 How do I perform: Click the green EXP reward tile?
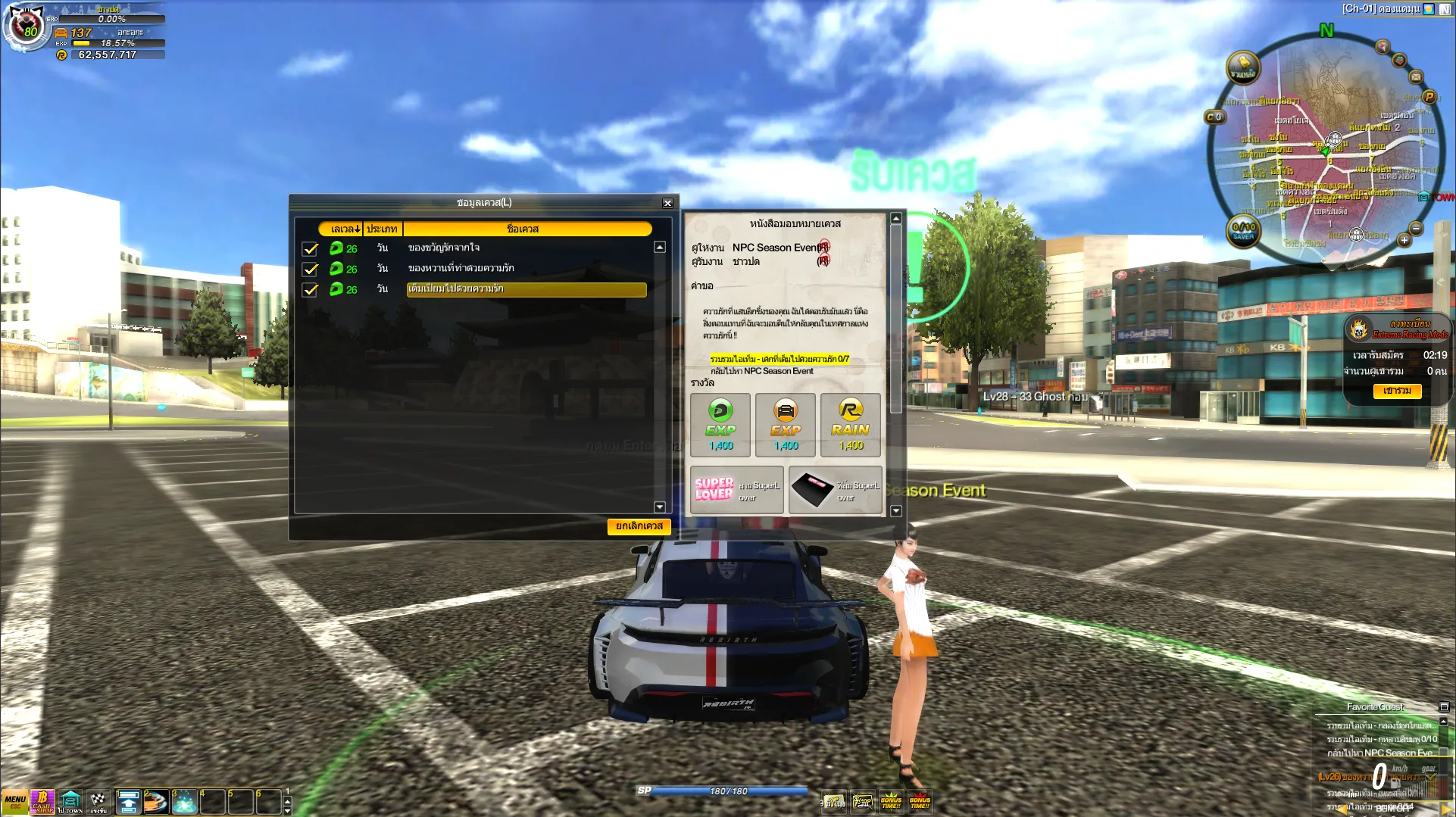tap(720, 425)
